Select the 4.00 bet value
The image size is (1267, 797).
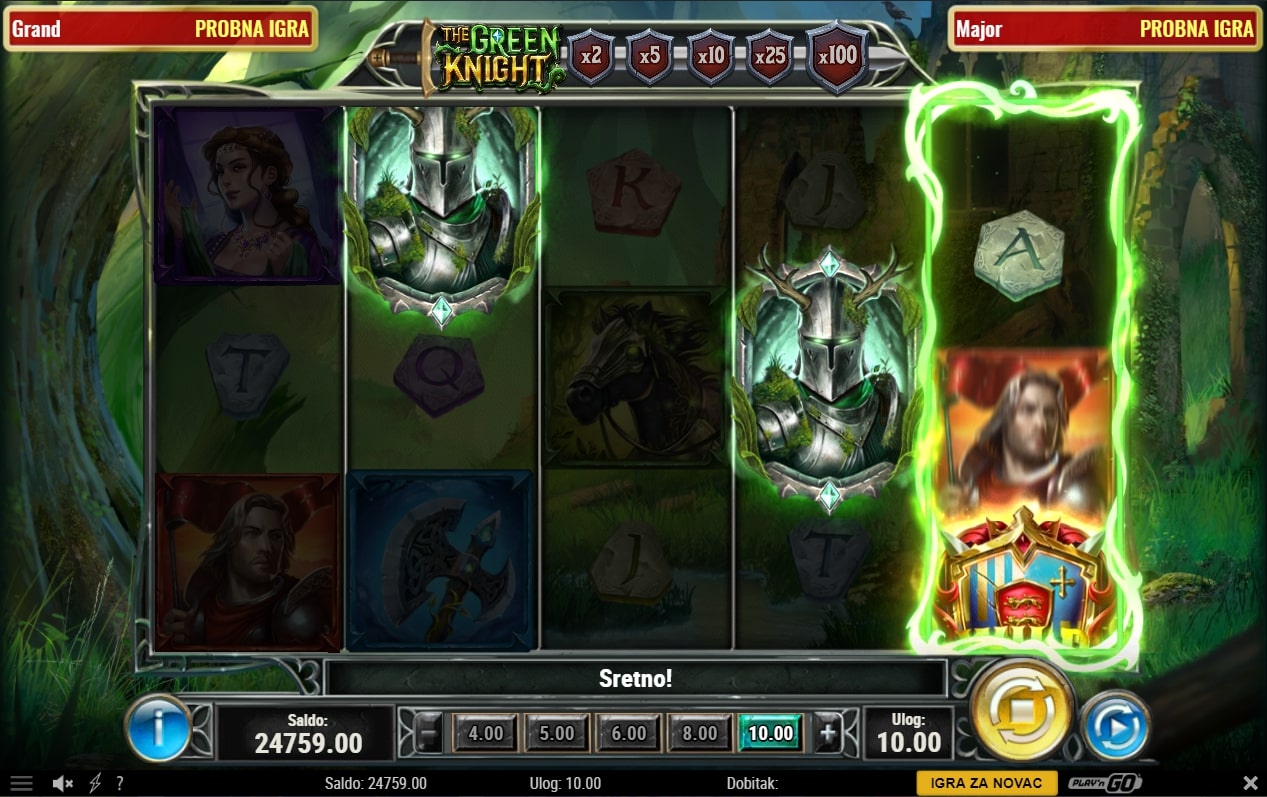coord(486,733)
